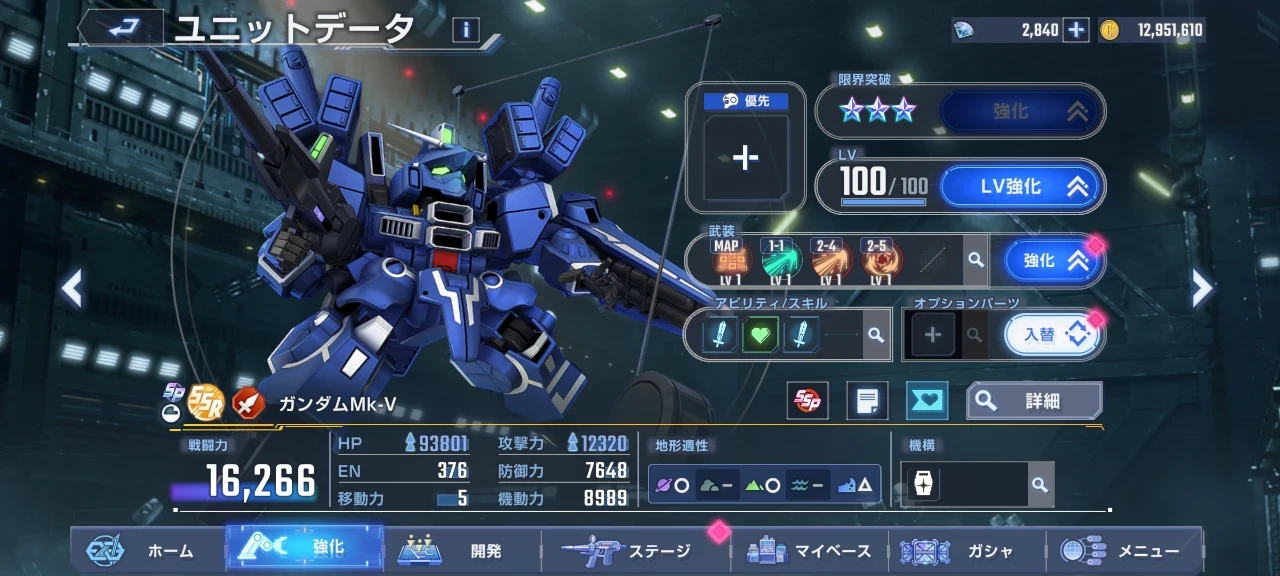Add a priority supporter in the 優先 slot
This screenshot has width=1280, height=576.
(745, 158)
